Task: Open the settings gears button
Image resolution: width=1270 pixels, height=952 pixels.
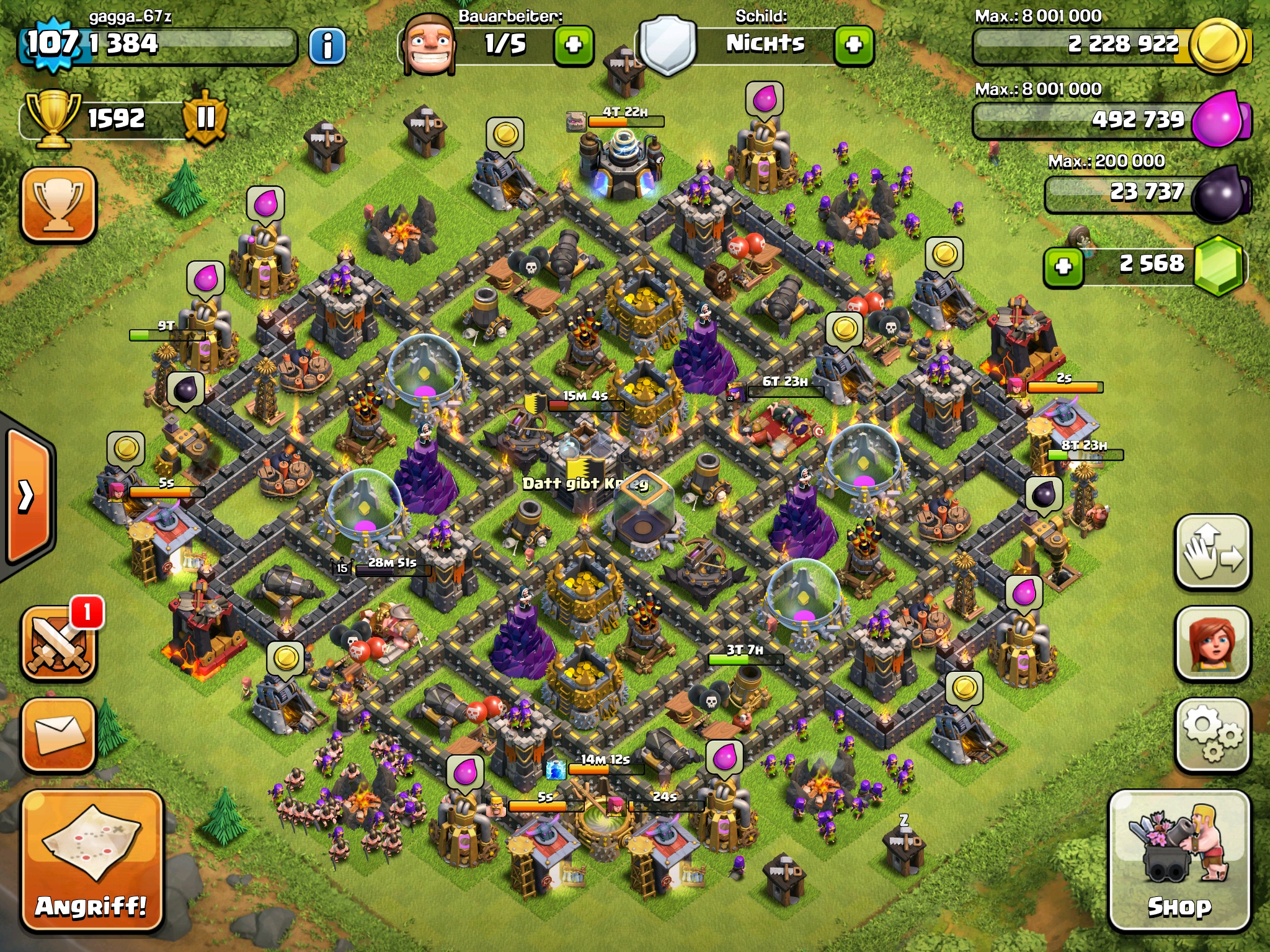Action: pyautogui.click(x=1212, y=735)
